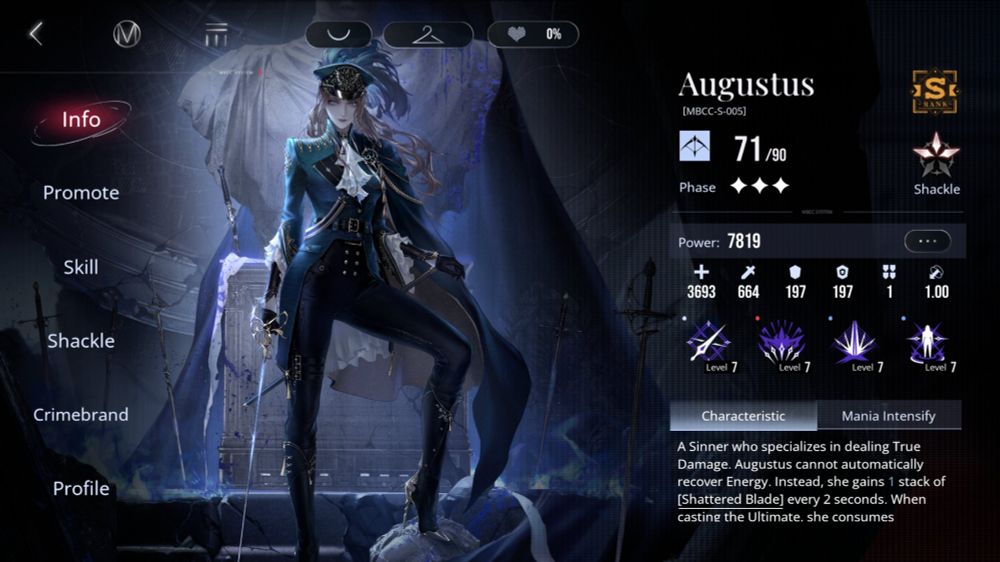Open the Shackle menu entry
The height and width of the screenshot is (562, 1000).
(x=81, y=341)
